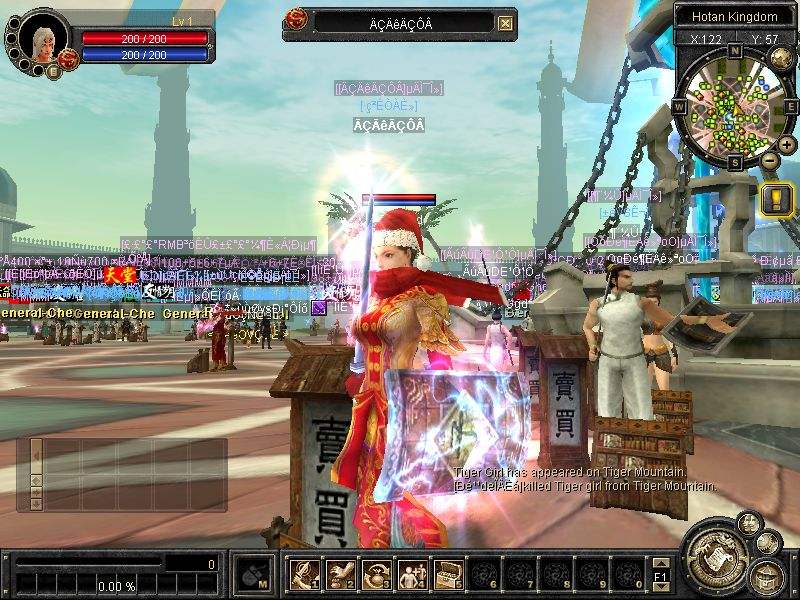
Task: Activate the hotbar slot 1 skill
Action: (x=303, y=573)
